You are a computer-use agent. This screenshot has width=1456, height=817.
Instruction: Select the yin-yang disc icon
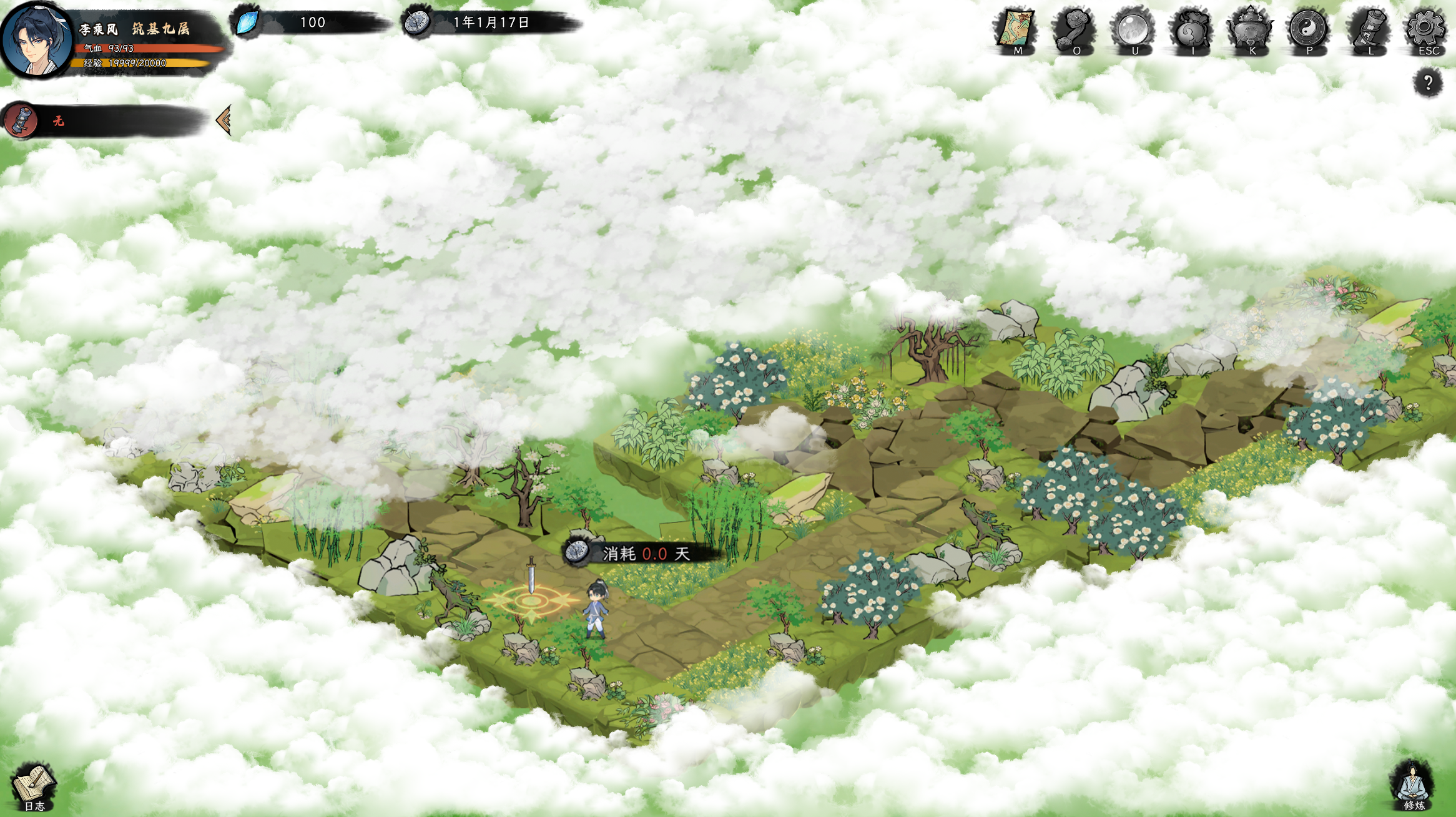click(1309, 29)
